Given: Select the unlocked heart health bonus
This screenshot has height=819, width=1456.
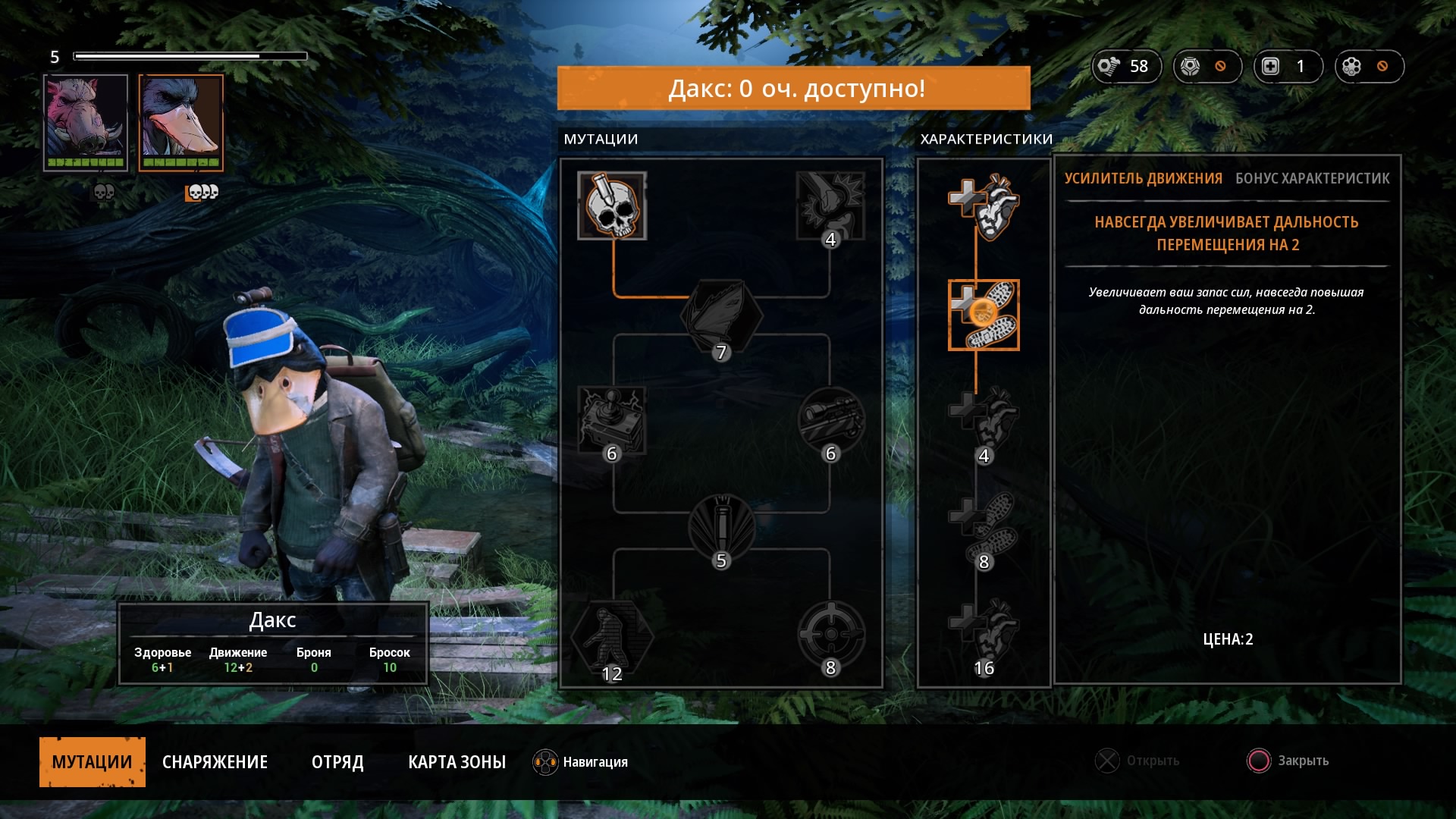Looking at the screenshot, I should pos(984,206).
